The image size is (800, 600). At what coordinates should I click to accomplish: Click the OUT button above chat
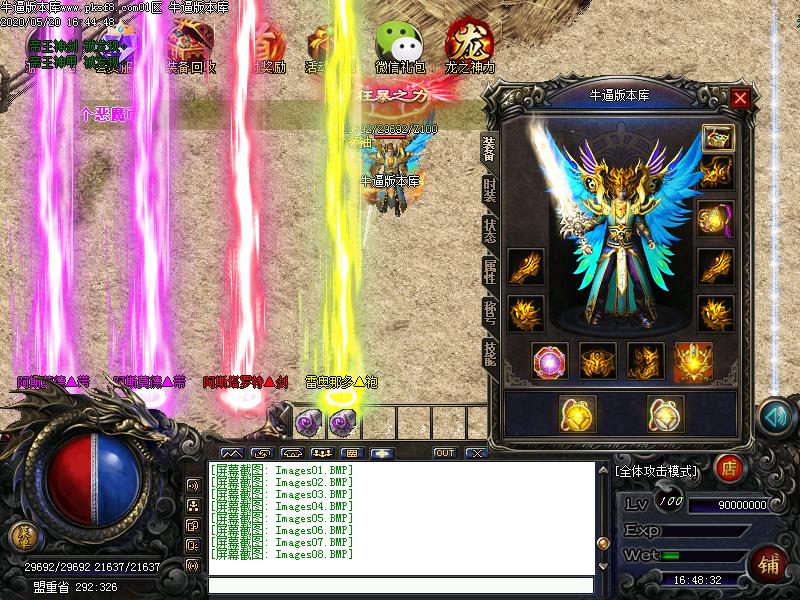(444, 453)
